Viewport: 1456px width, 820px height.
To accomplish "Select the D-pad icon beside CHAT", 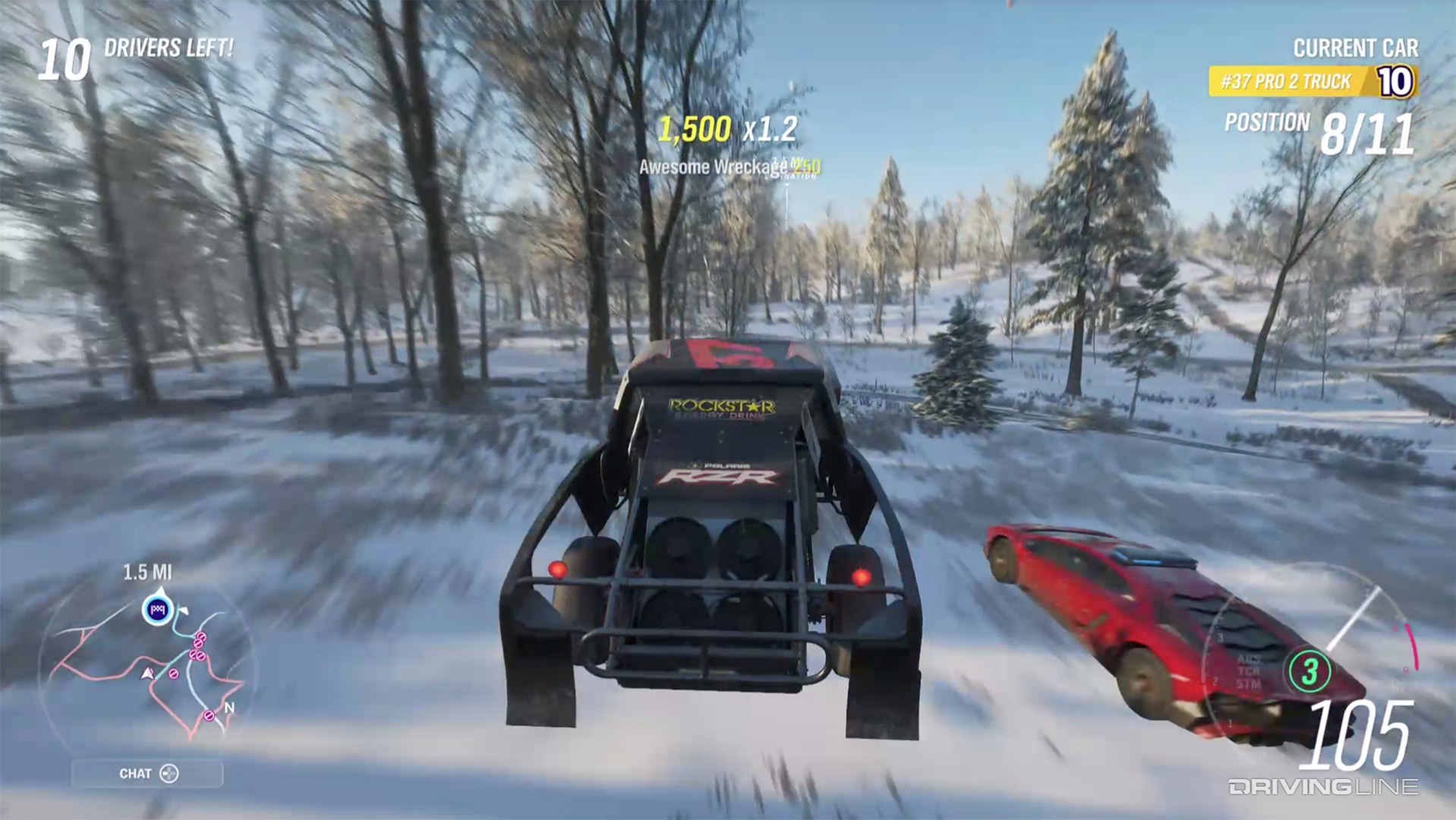I will [169, 773].
